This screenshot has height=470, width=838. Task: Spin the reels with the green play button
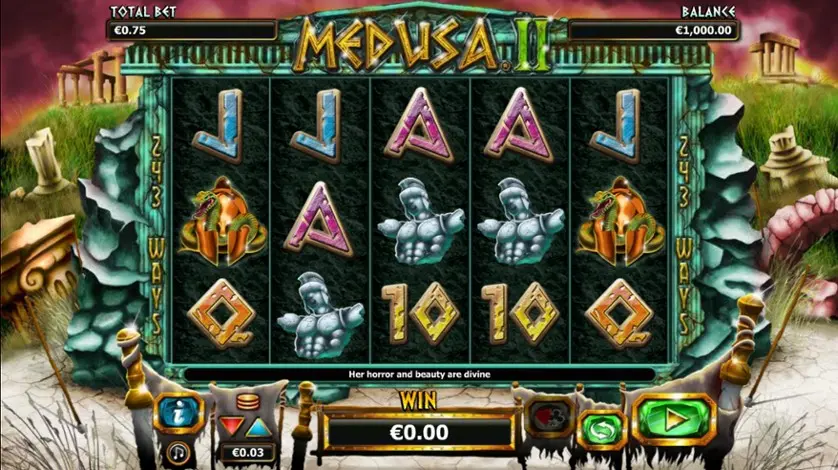[x=674, y=418]
